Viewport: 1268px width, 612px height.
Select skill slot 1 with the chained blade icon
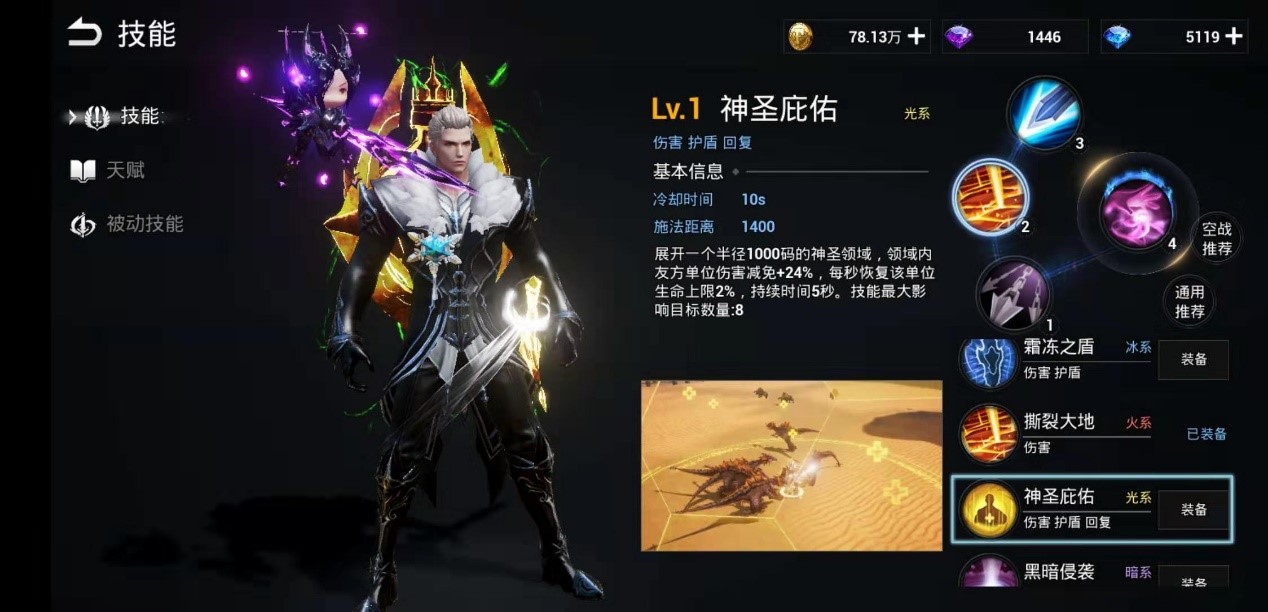pyautogui.click(x=1012, y=293)
